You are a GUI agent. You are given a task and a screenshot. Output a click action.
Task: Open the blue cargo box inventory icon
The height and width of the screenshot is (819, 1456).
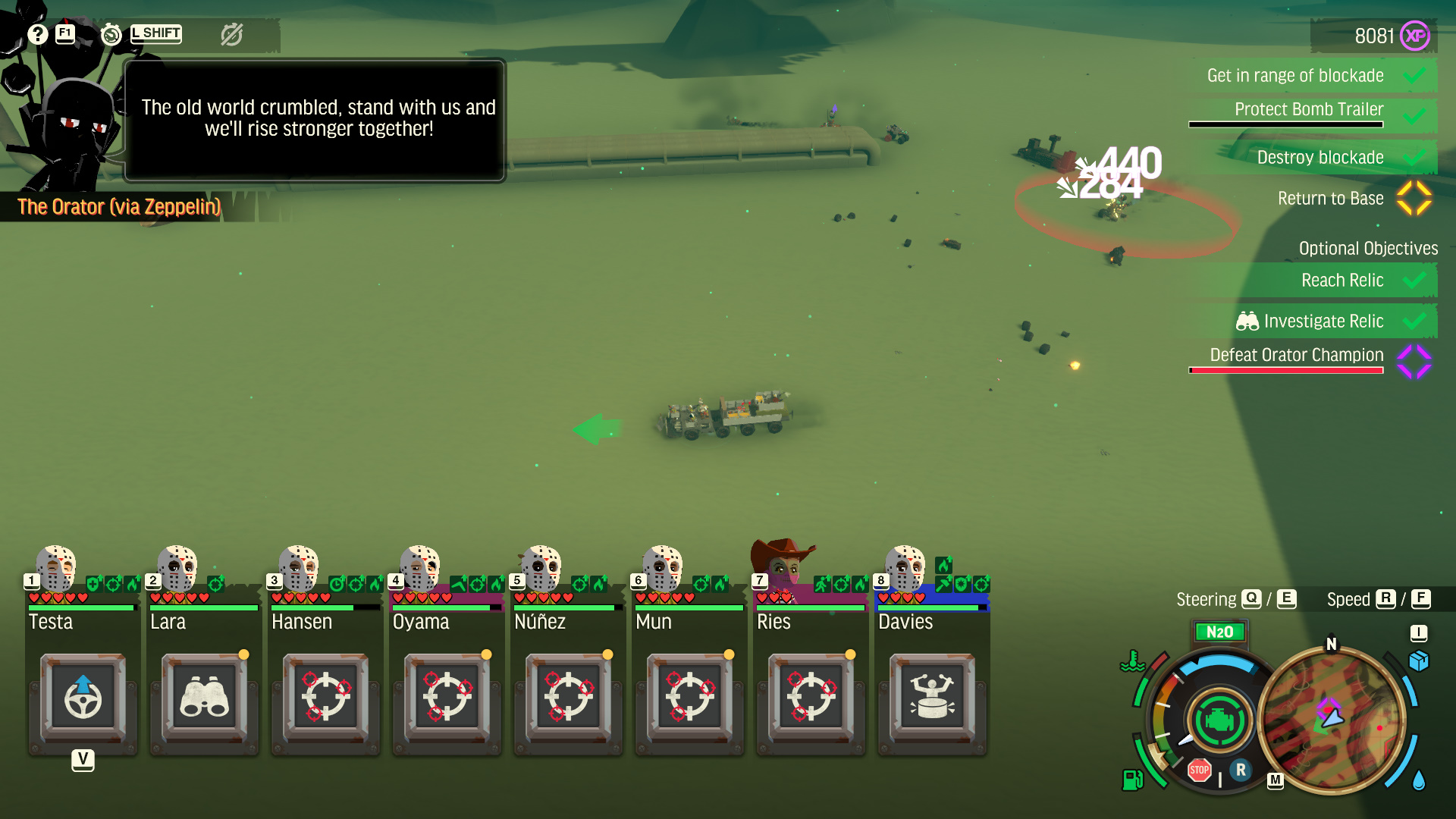coord(1418,661)
